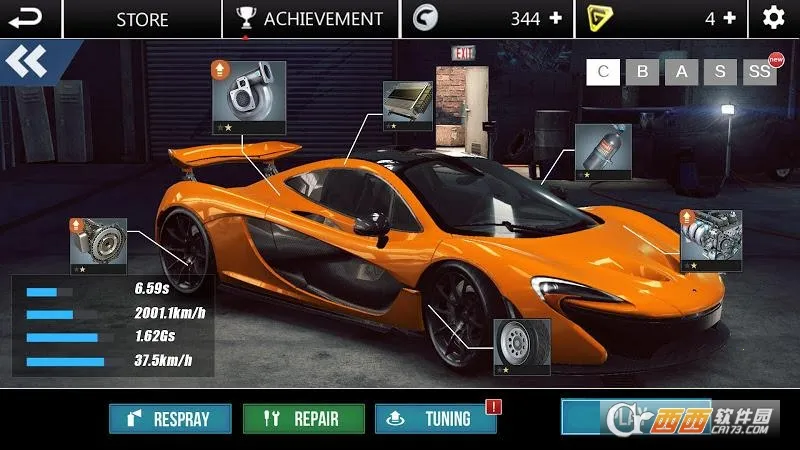Select the tire upgrade part
Viewport: 800px width, 450px height.
pos(522,347)
